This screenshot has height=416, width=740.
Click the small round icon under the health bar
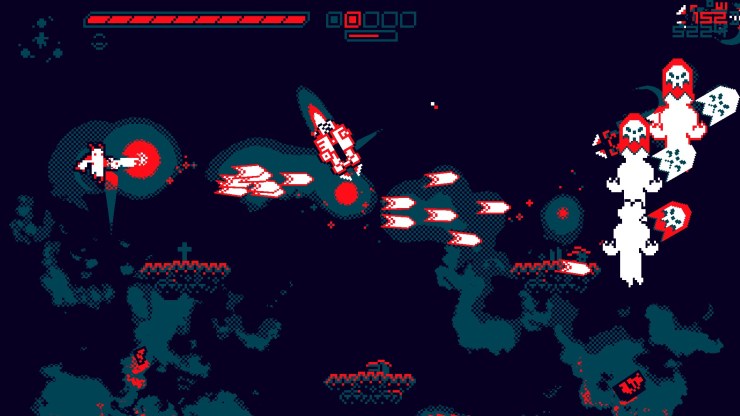(99, 40)
